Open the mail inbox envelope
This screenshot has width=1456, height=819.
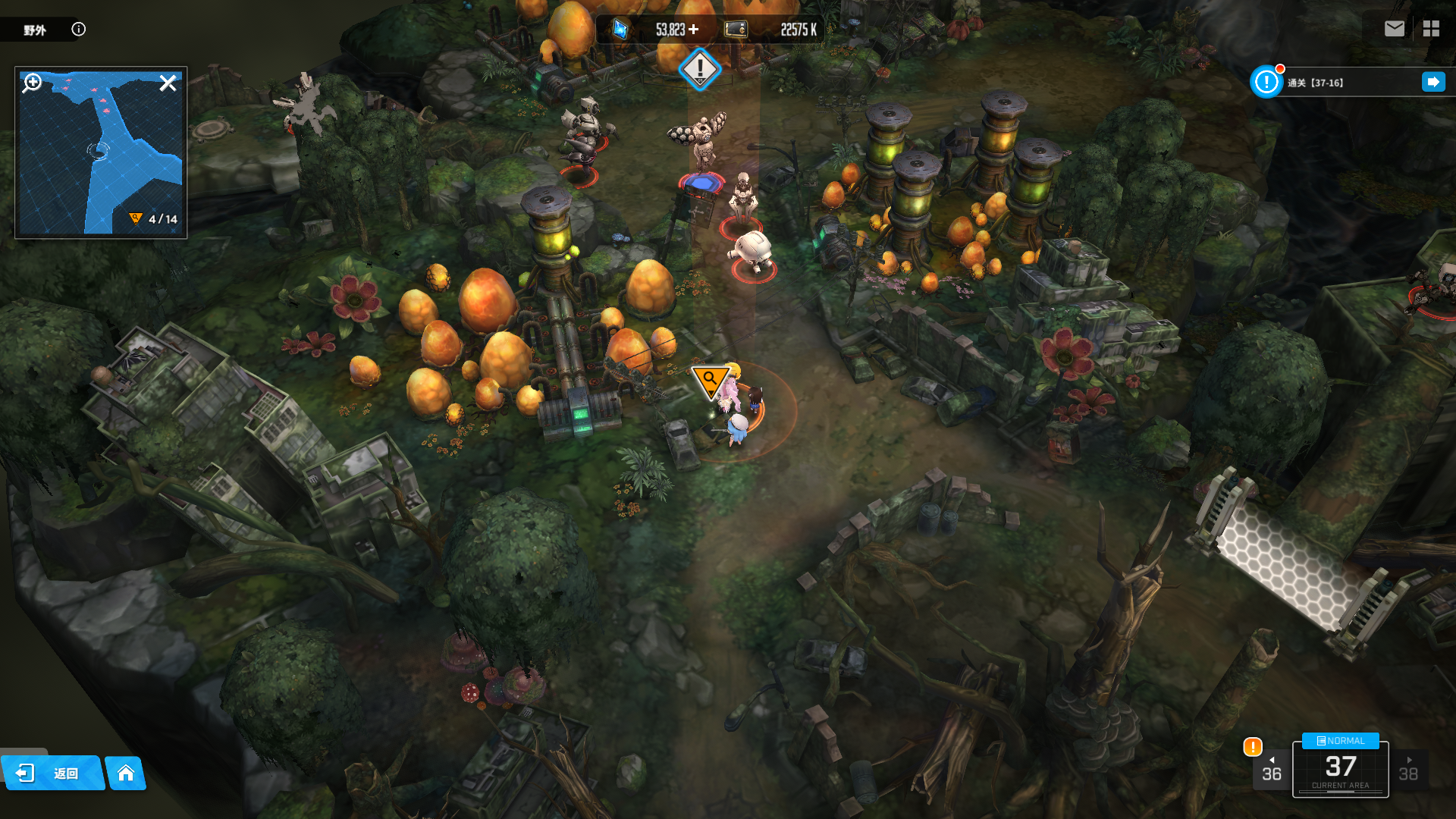pyautogui.click(x=1394, y=29)
